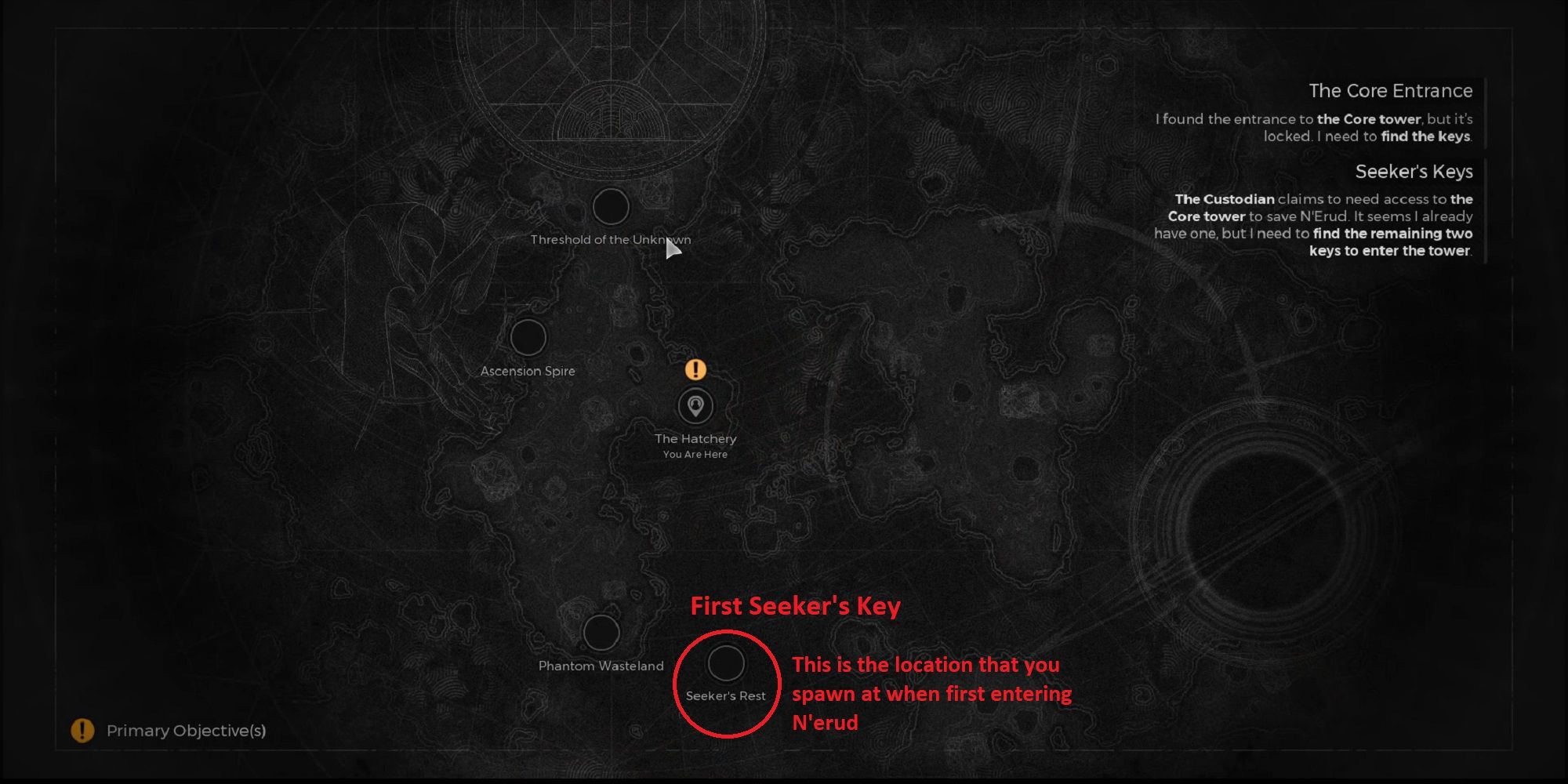The height and width of the screenshot is (784, 1568).
Task: Click the Ascension Spire label text
Action: (x=528, y=372)
